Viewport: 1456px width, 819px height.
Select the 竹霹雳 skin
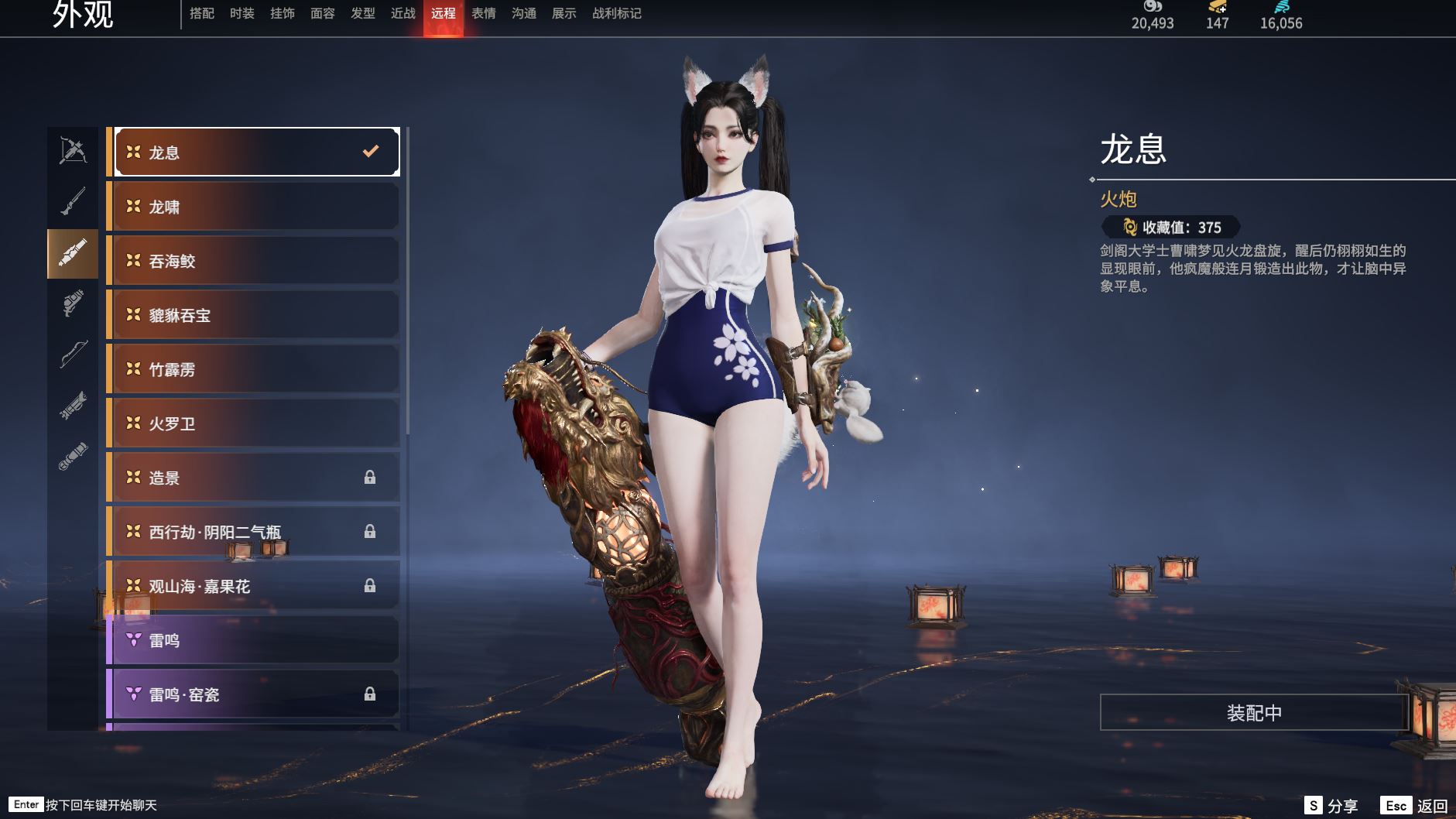255,369
